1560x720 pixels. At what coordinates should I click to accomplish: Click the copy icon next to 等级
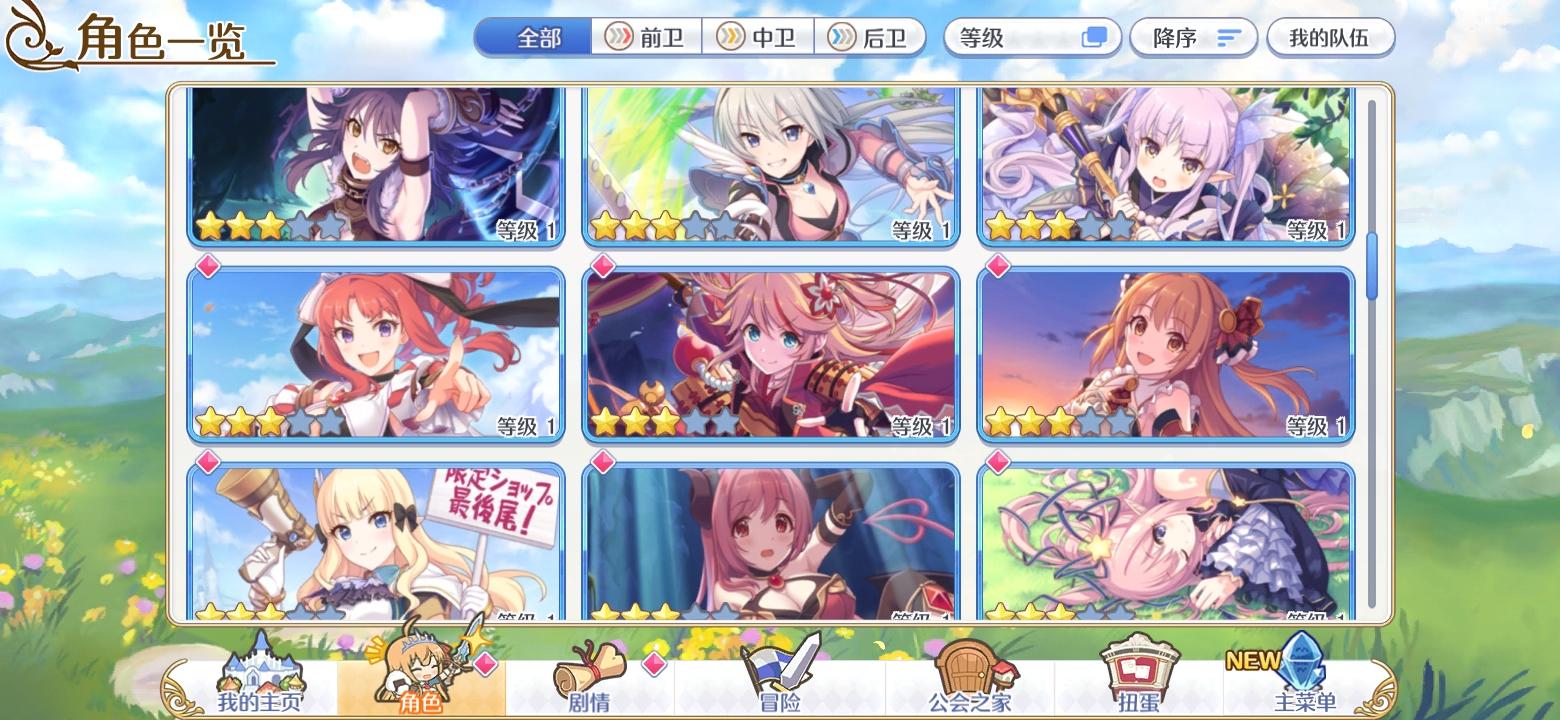1095,36
